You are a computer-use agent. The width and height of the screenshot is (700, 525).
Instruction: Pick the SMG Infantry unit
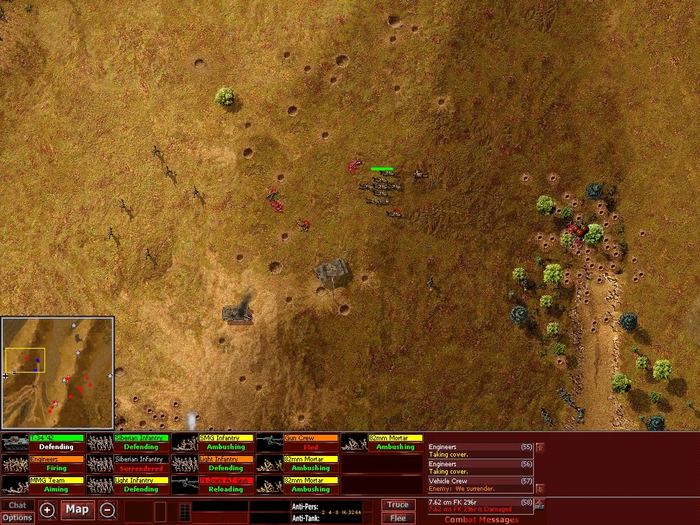click(x=212, y=442)
